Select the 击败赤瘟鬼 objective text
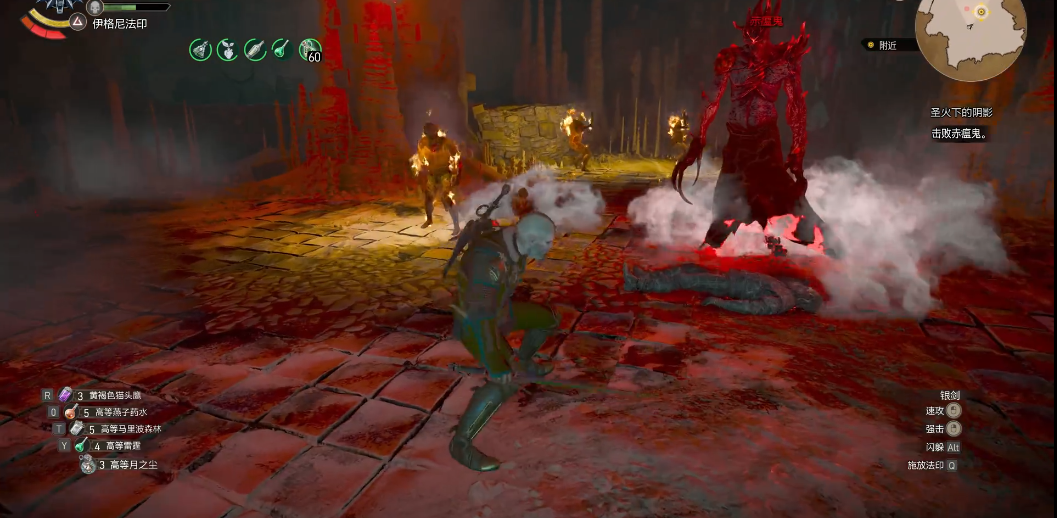 960,133
